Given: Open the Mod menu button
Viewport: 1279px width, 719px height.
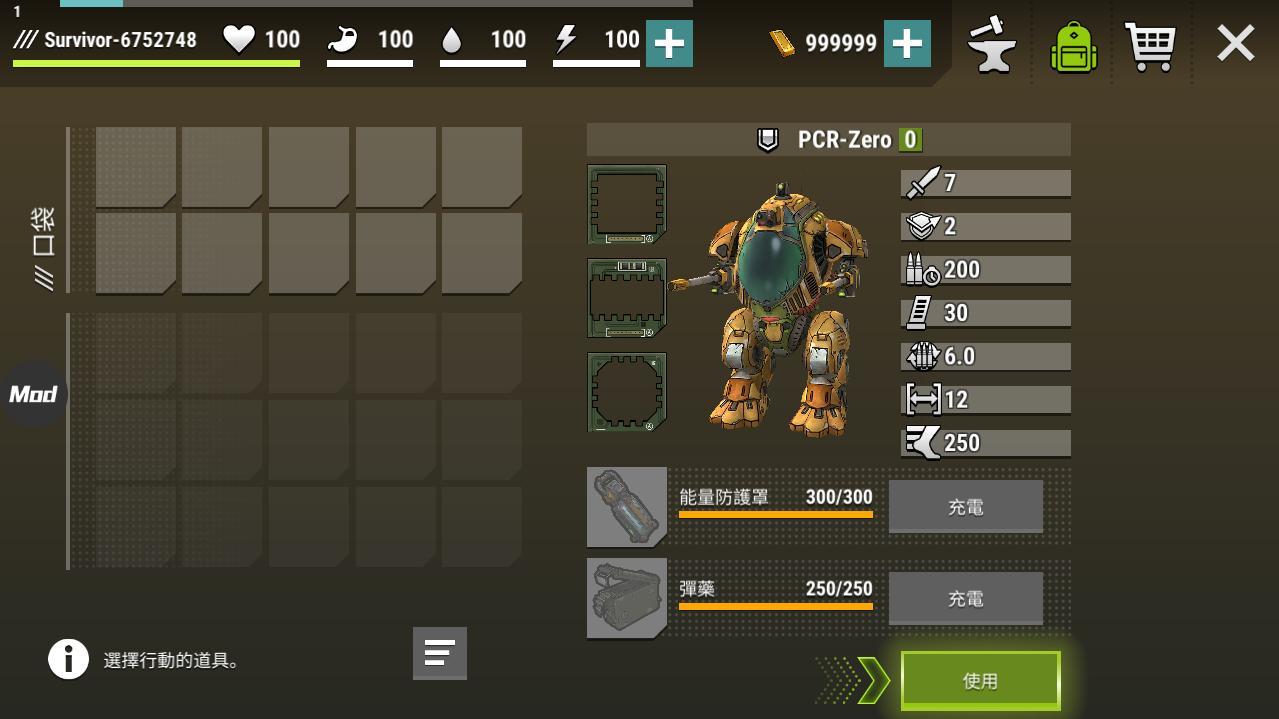Looking at the screenshot, I should click(33, 394).
